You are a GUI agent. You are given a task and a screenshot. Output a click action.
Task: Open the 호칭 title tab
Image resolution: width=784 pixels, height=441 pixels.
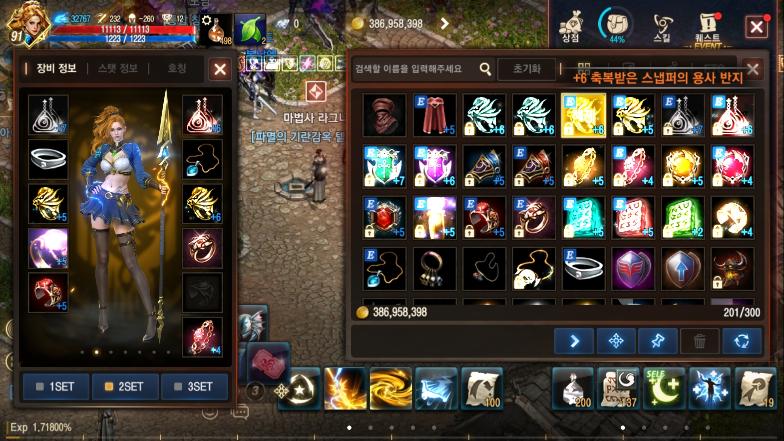(176, 69)
